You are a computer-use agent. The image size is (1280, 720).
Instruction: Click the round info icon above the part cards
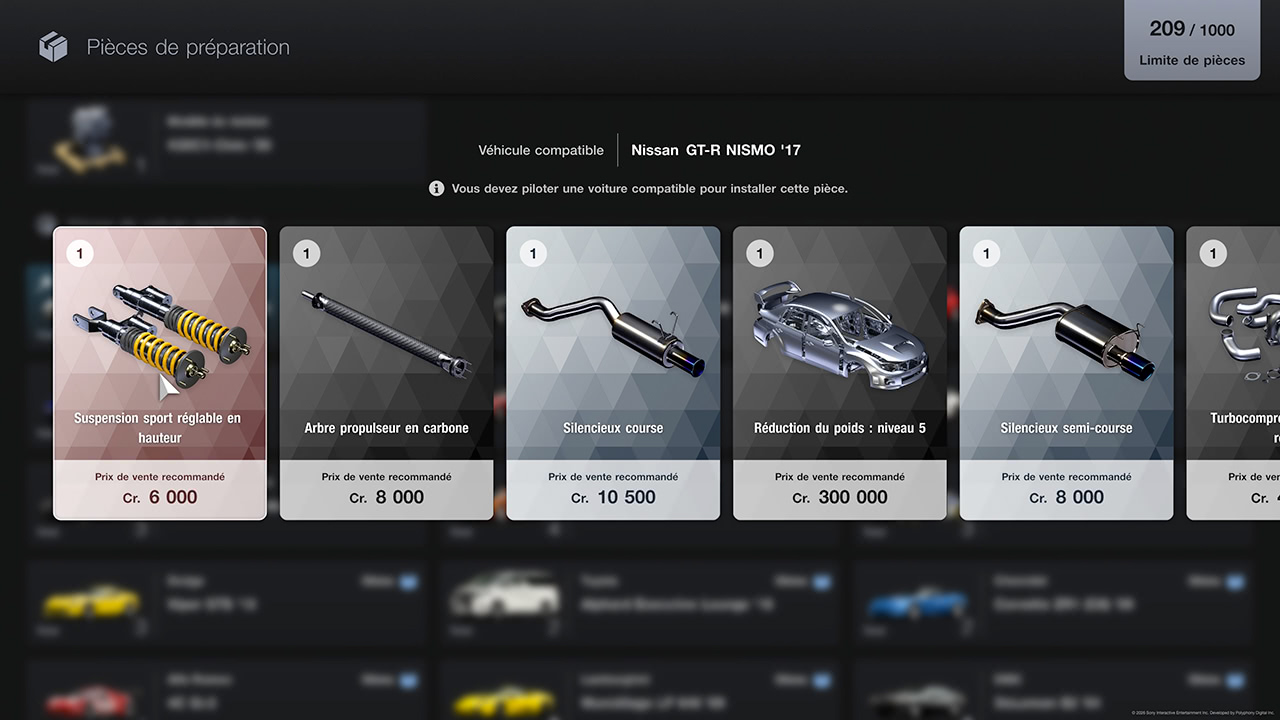[x=436, y=188]
